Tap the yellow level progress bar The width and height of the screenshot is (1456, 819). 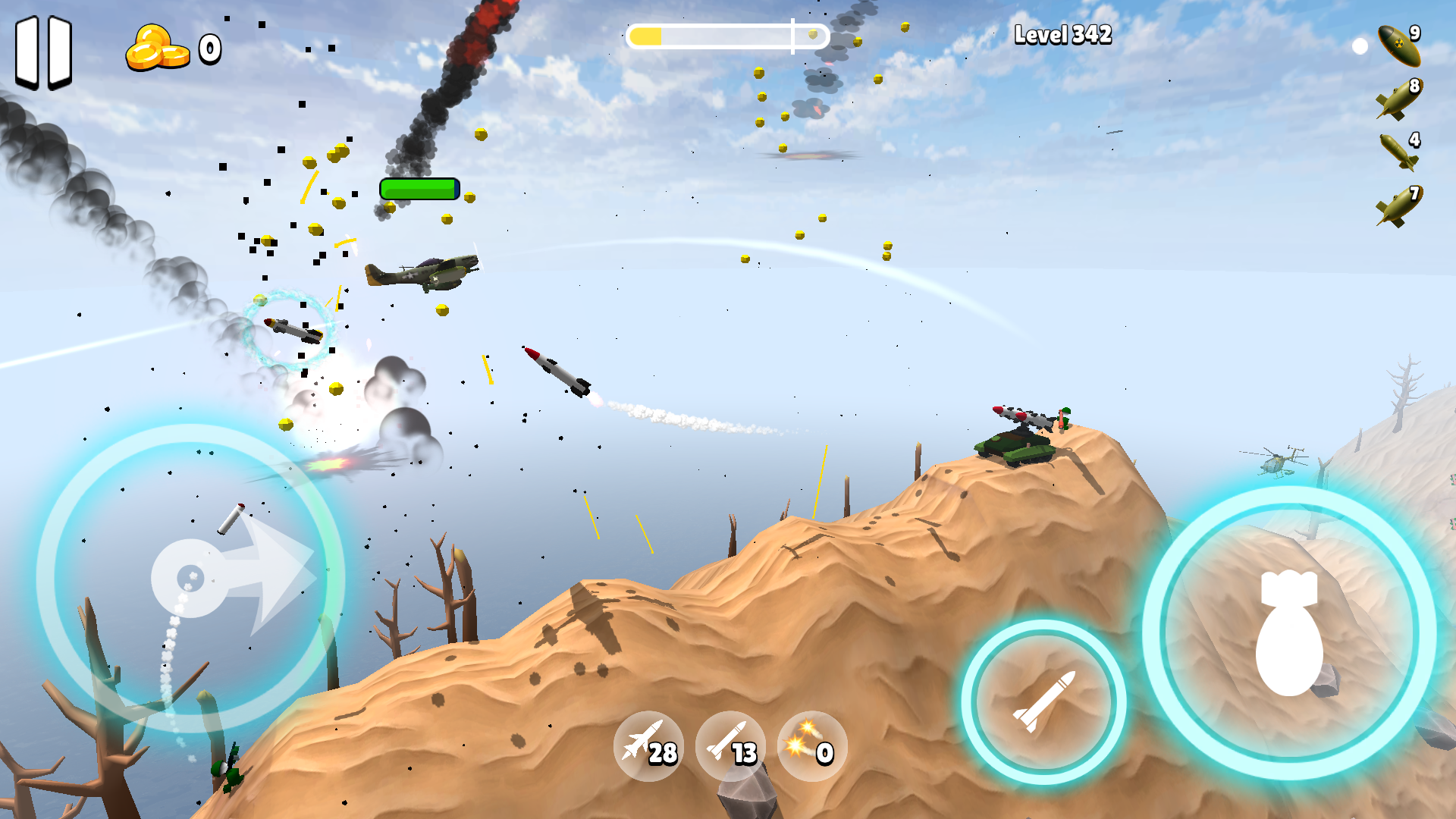point(728,34)
